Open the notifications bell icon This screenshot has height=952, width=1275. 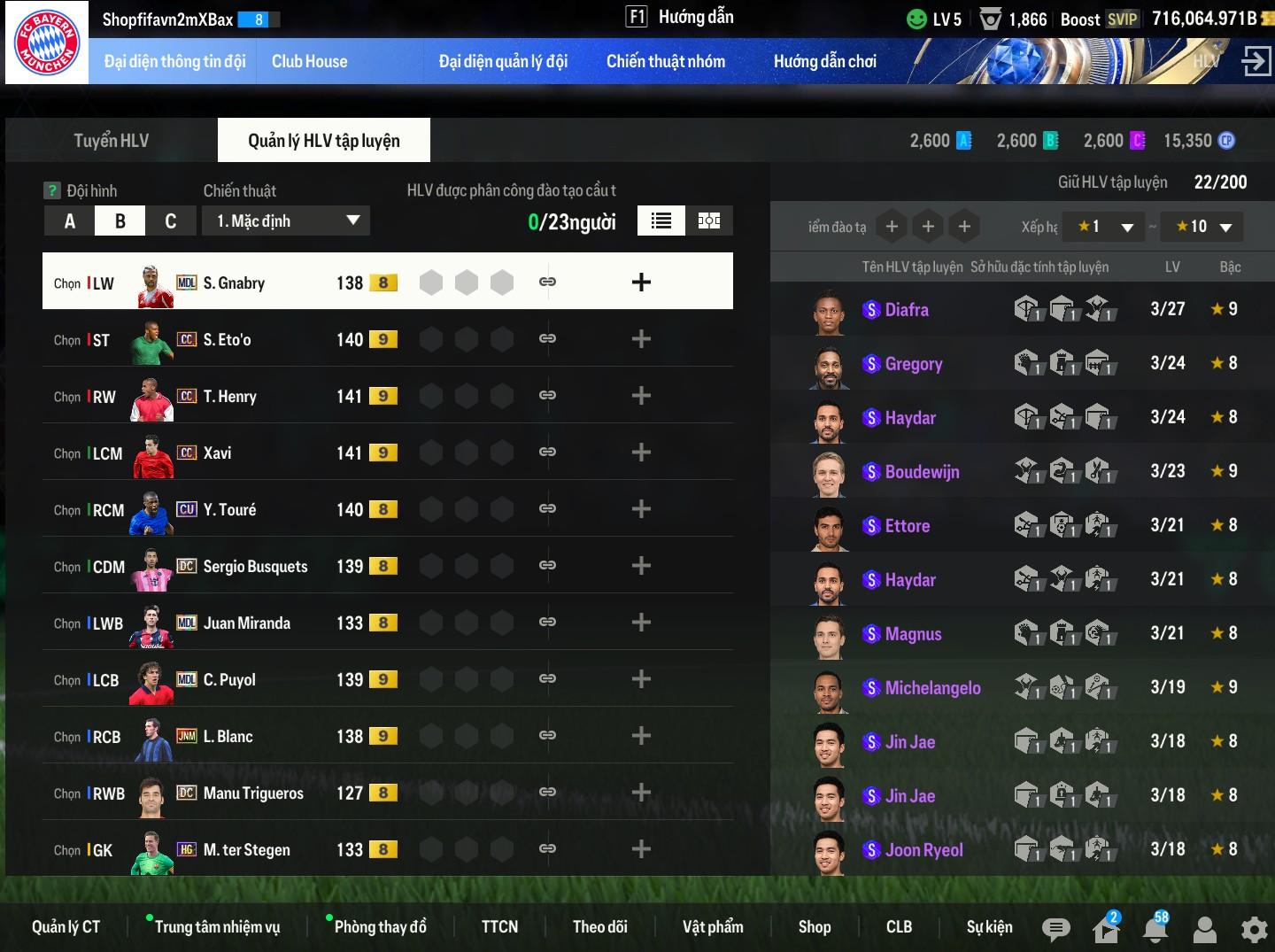click(x=1155, y=929)
